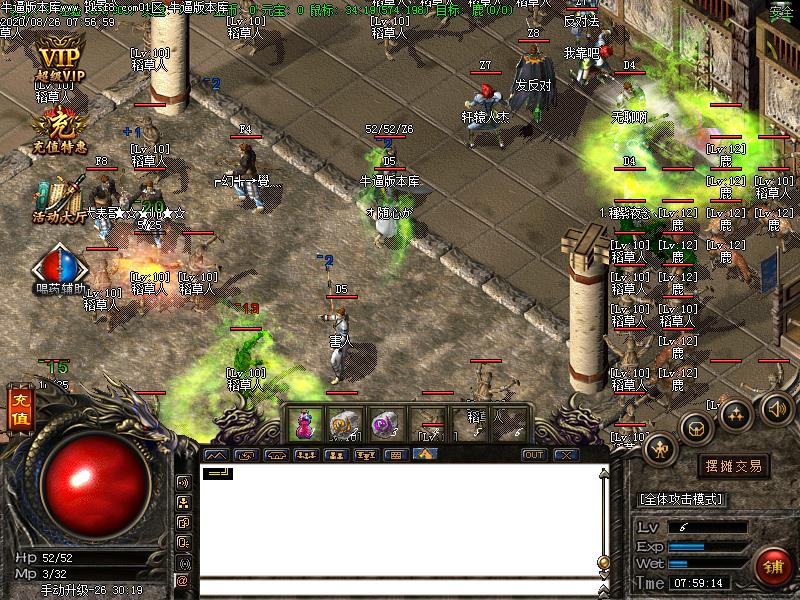Click the orange mountain toolbar button

424,454
